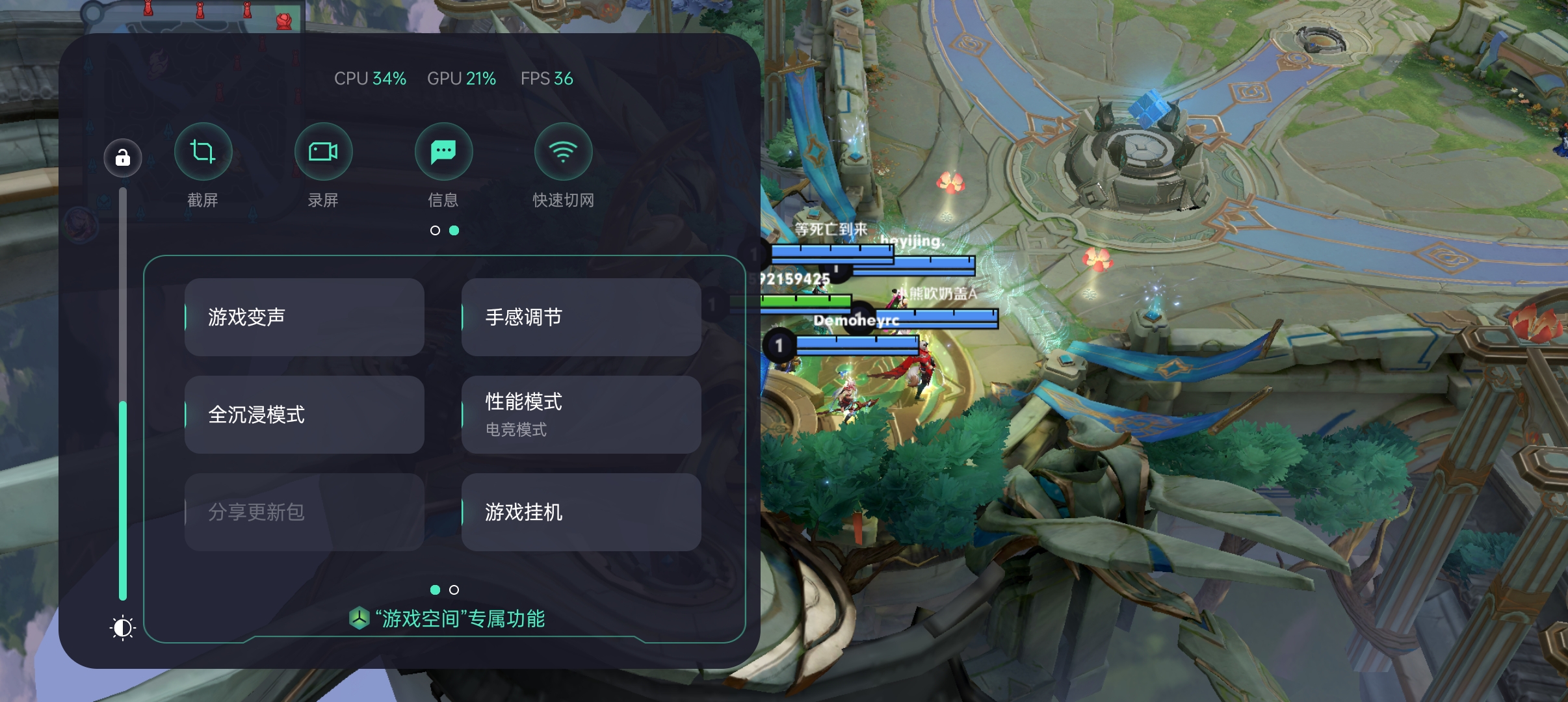Tap the green hexagon icon beside 游戏空间

click(359, 618)
